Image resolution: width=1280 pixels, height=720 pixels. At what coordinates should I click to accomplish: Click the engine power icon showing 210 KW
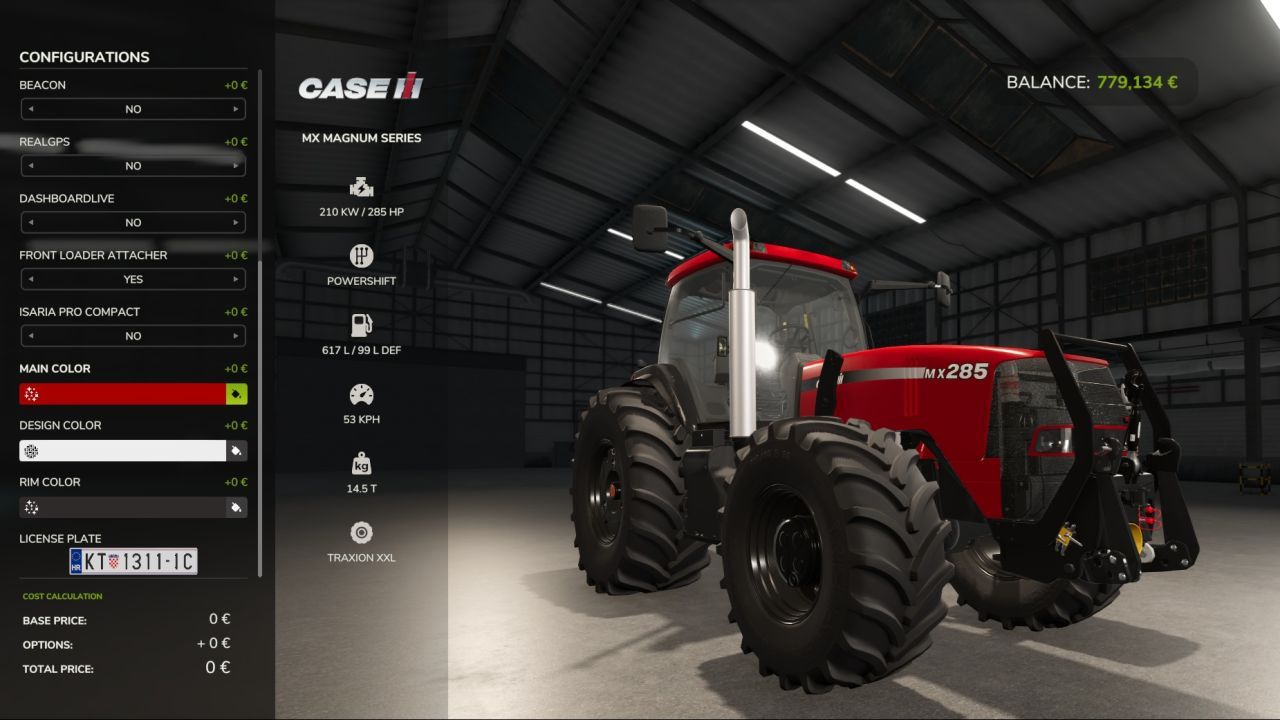click(361, 185)
